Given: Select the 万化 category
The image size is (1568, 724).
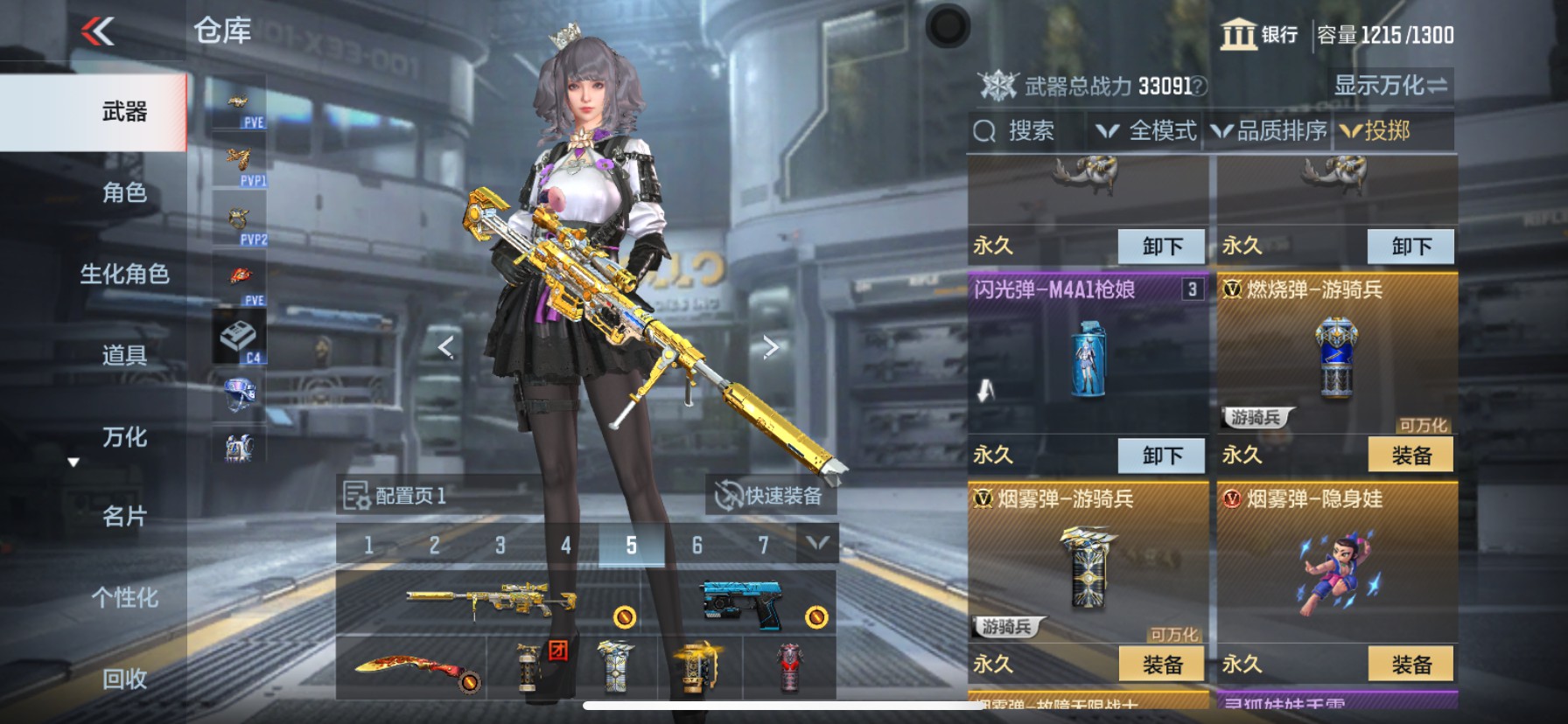Looking at the screenshot, I should pos(124,436).
